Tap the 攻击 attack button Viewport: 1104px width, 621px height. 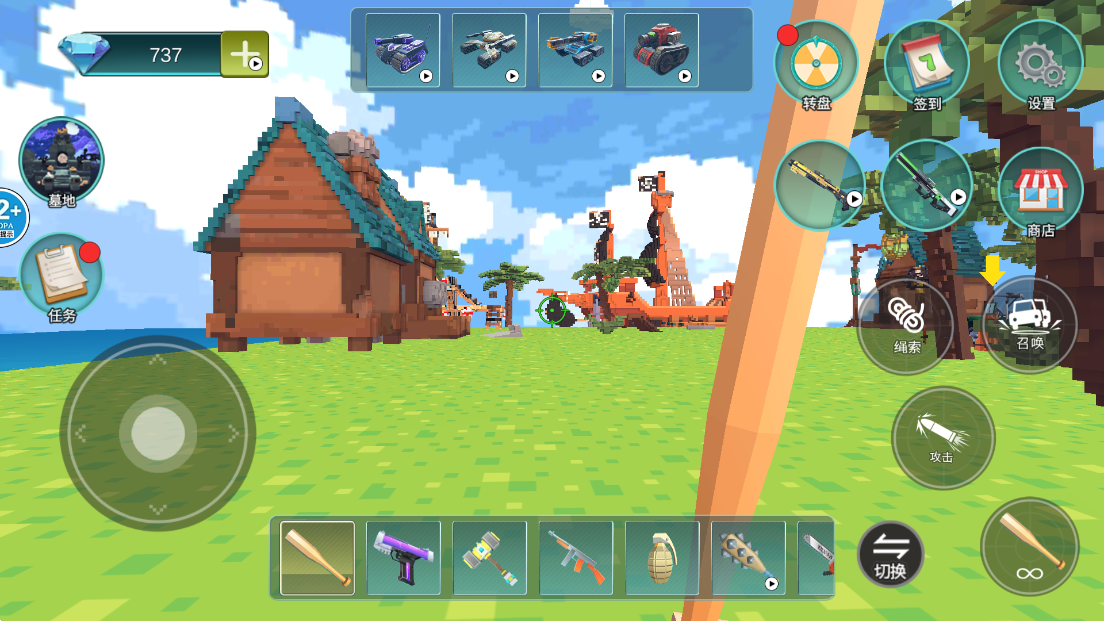(942, 438)
